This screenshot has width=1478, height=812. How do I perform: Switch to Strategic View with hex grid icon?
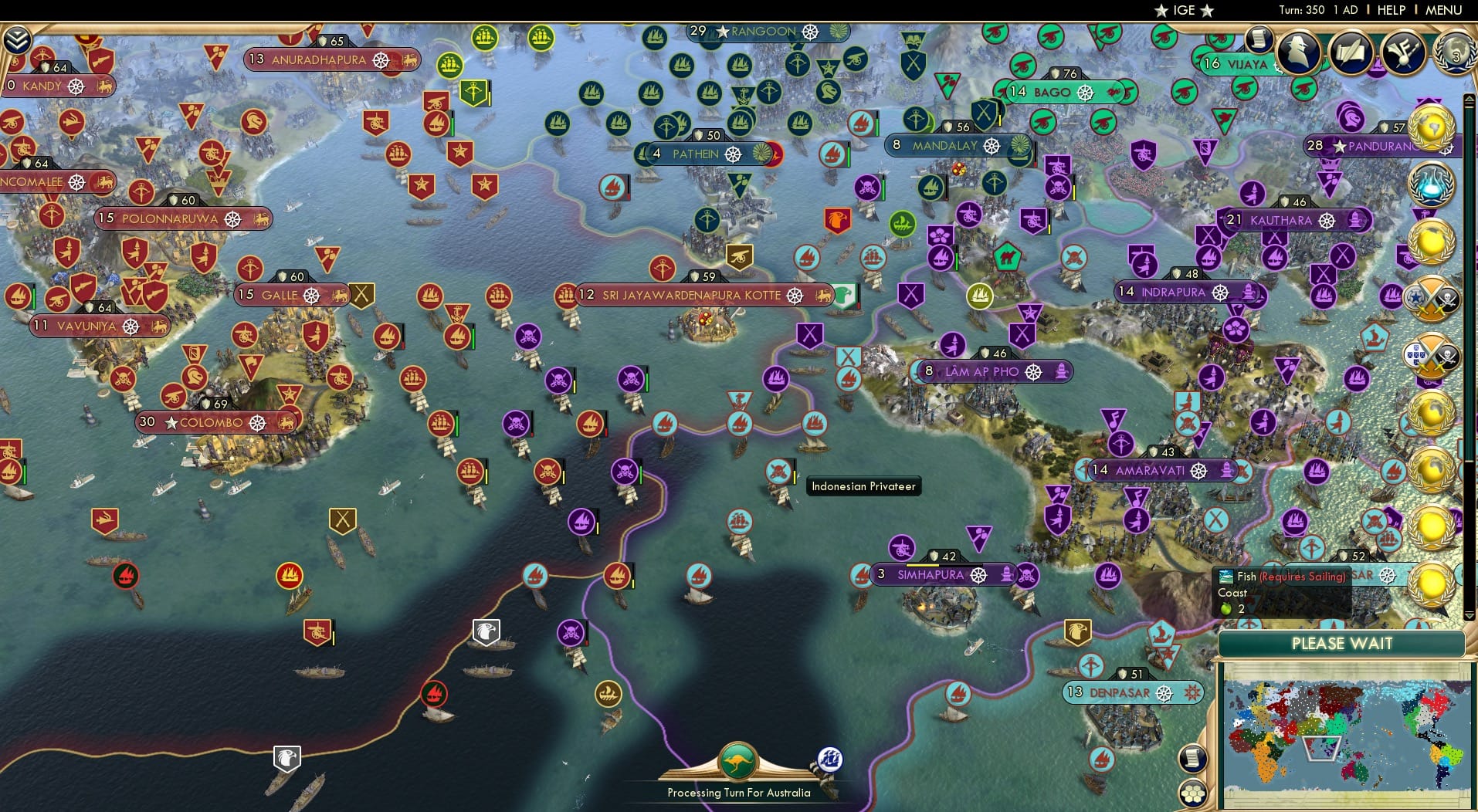[x=1192, y=793]
